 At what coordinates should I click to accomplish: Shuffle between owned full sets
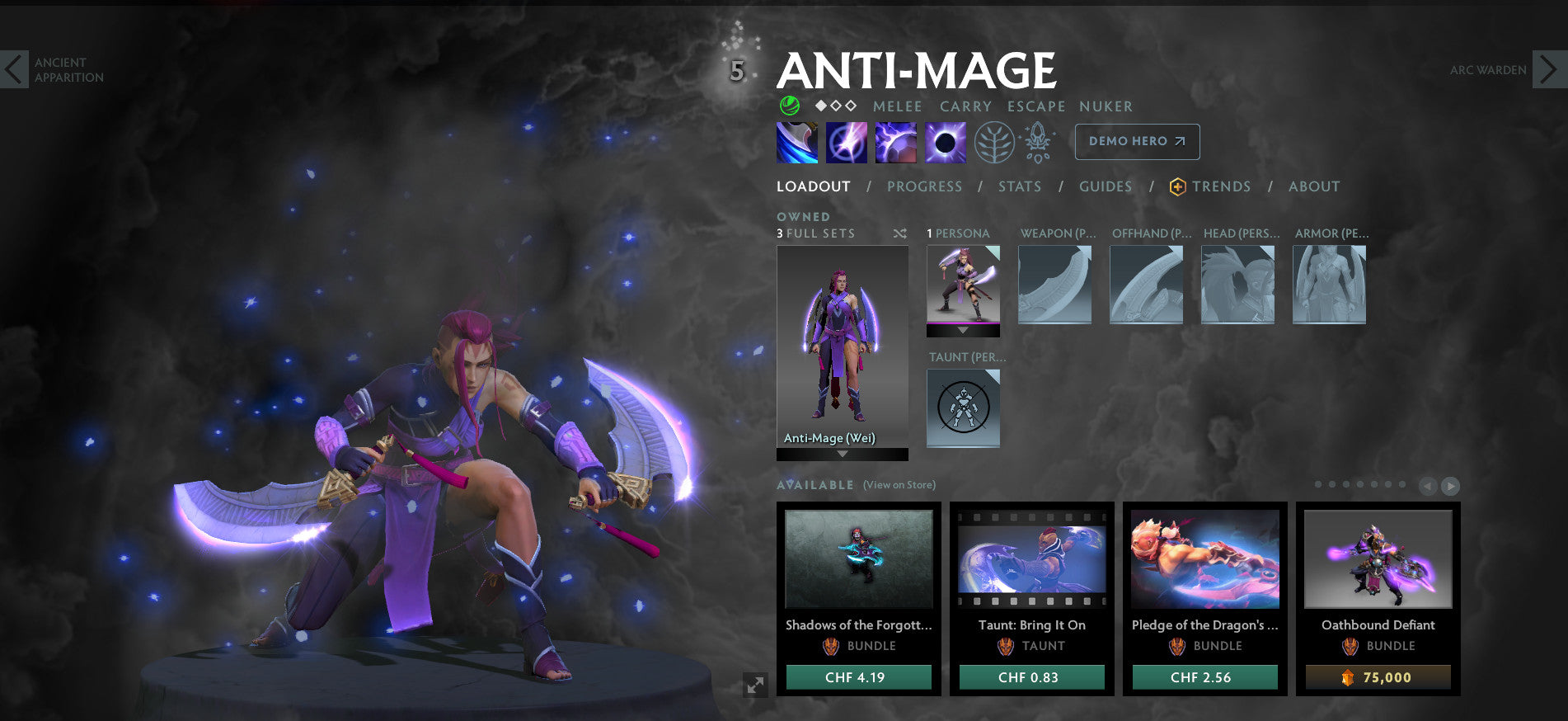tap(902, 233)
